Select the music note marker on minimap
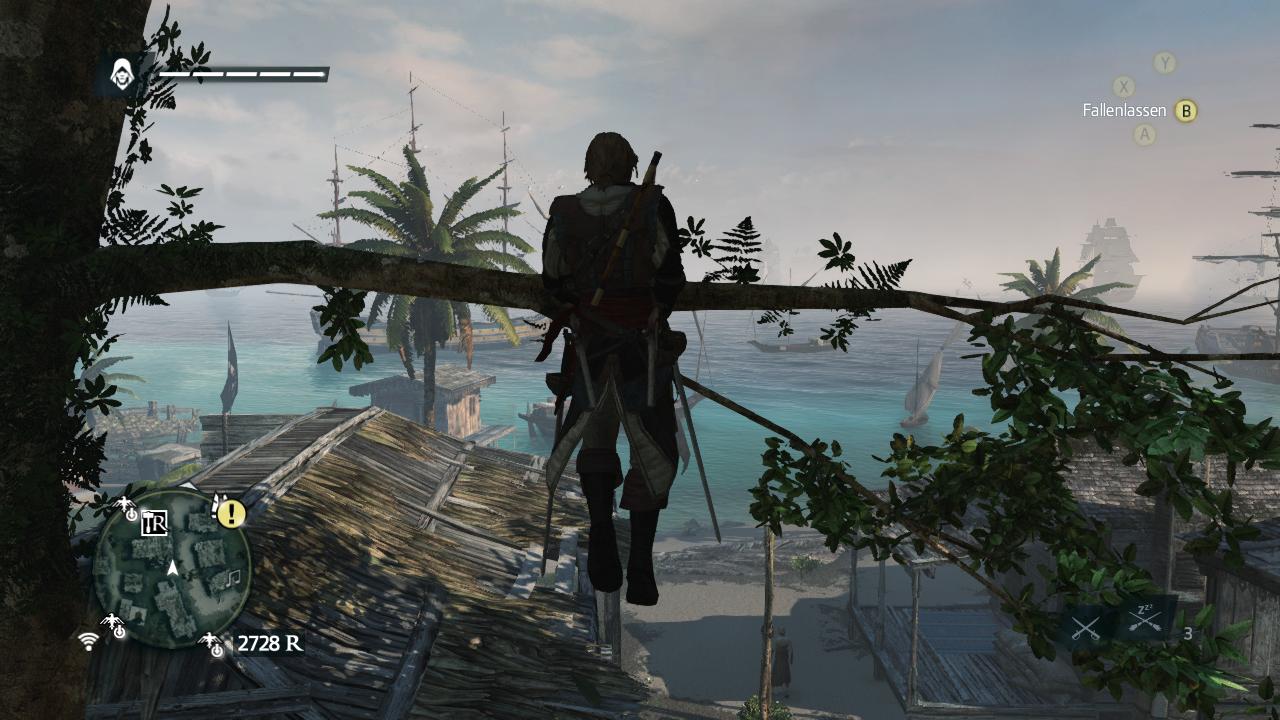 (x=233, y=577)
